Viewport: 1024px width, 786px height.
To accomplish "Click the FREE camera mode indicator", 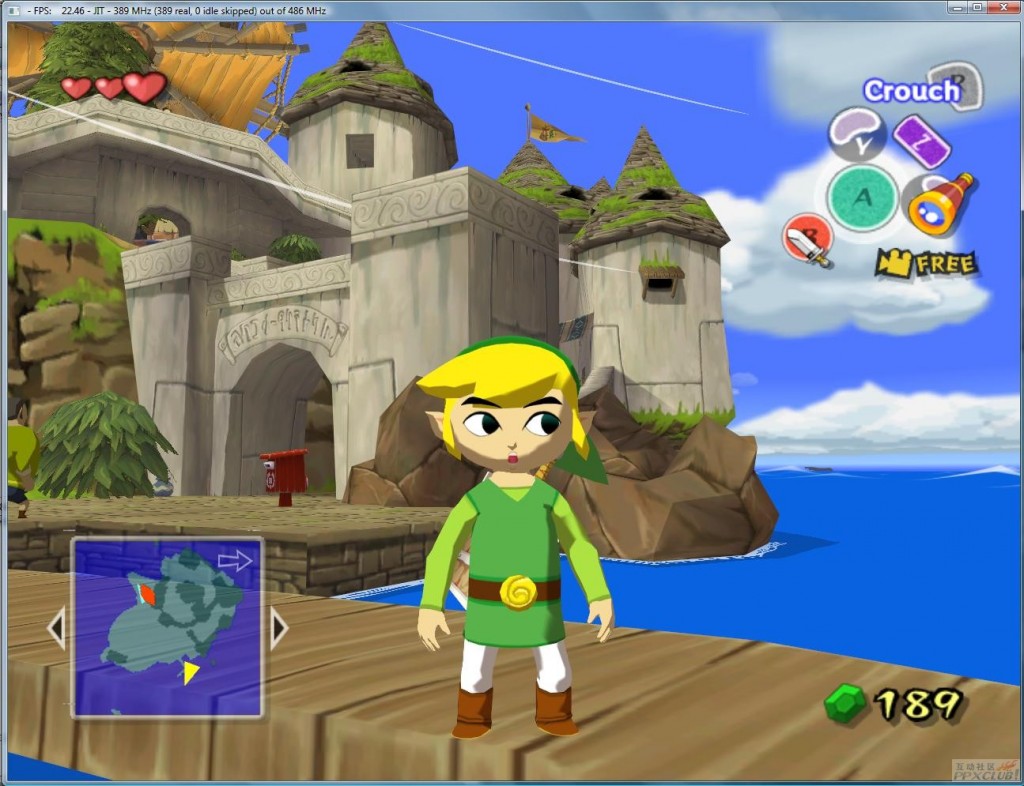I will coord(926,264).
